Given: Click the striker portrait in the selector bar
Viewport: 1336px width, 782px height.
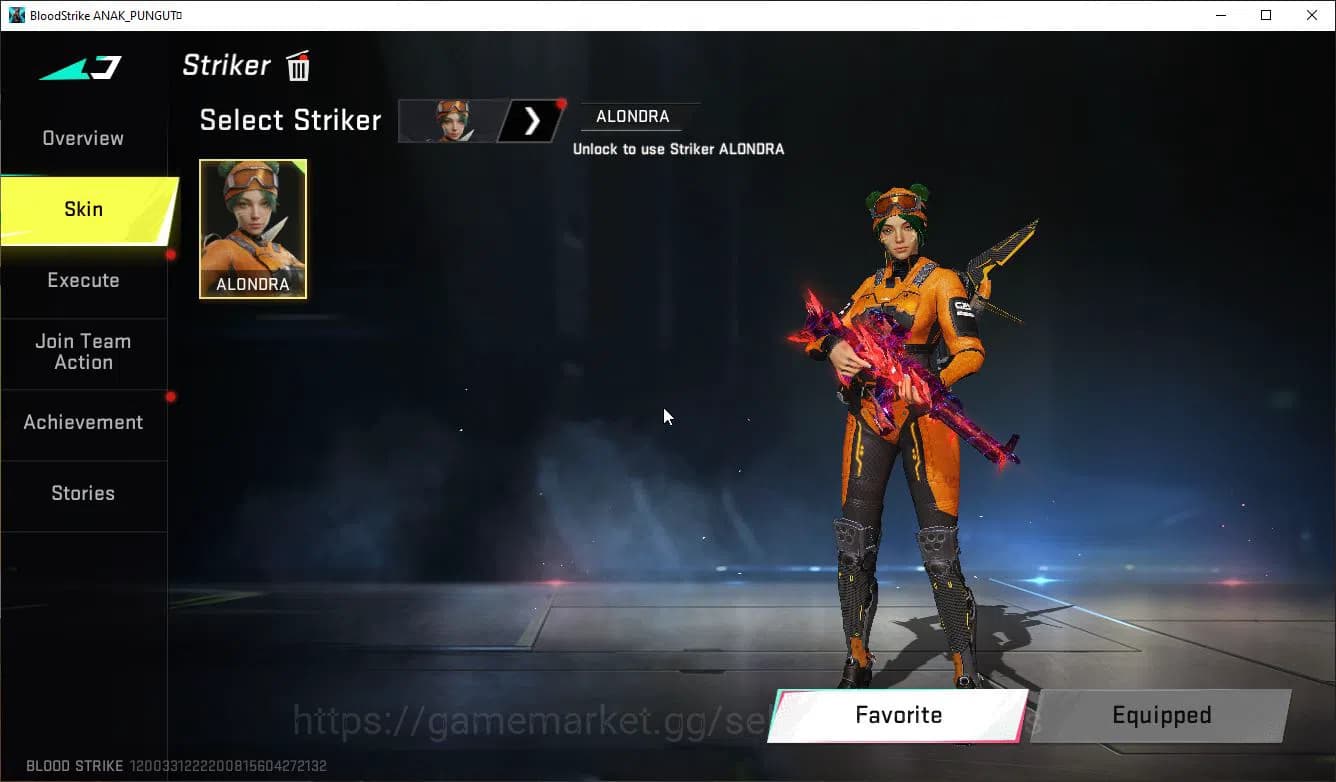Looking at the screenshot, I should coord(452,120).
